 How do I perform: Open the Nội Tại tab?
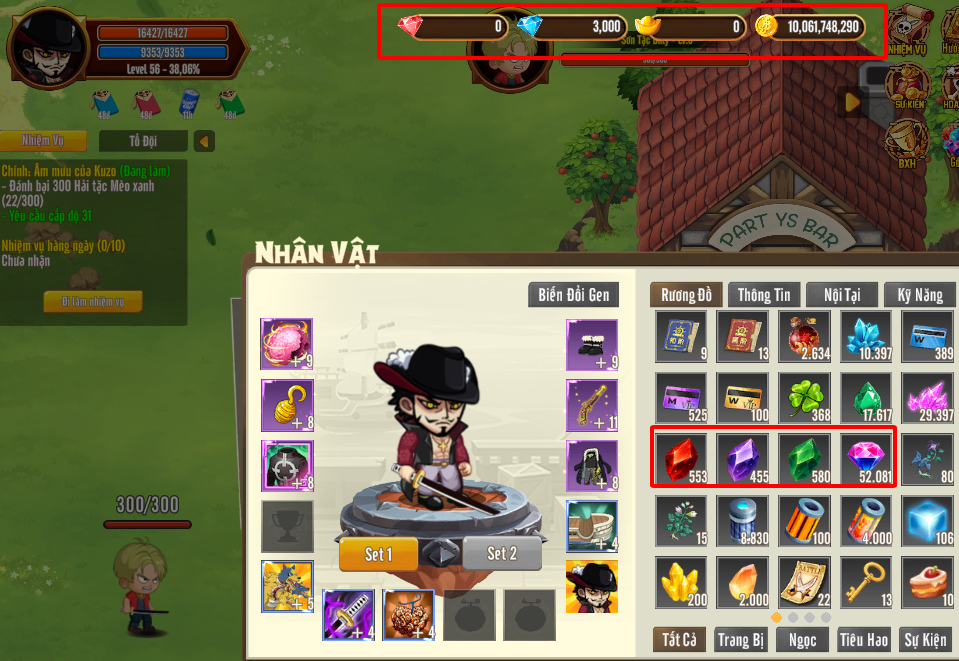(841, 295)
